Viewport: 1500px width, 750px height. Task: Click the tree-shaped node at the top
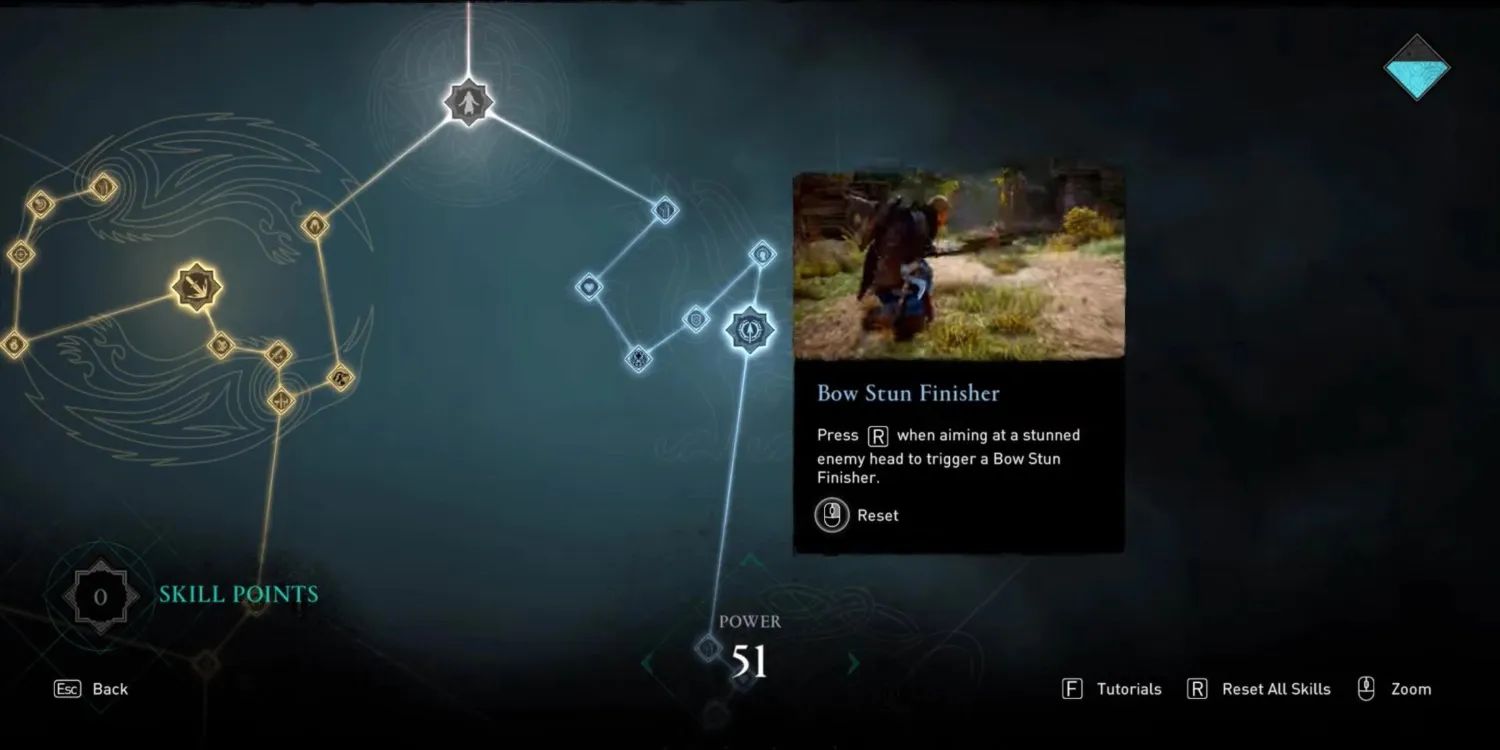click(470, 102)
